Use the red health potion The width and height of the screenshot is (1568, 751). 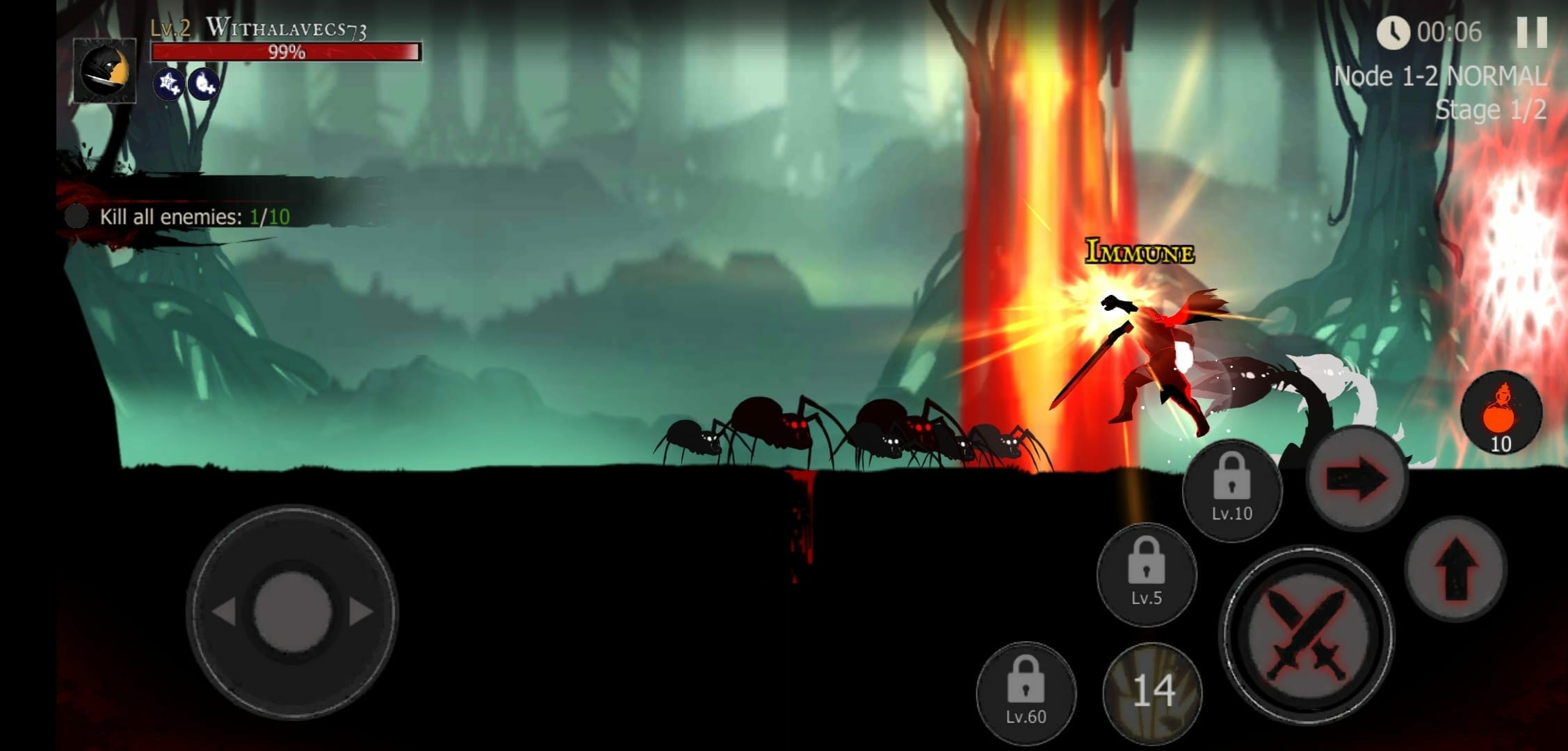pos(1501,413)
